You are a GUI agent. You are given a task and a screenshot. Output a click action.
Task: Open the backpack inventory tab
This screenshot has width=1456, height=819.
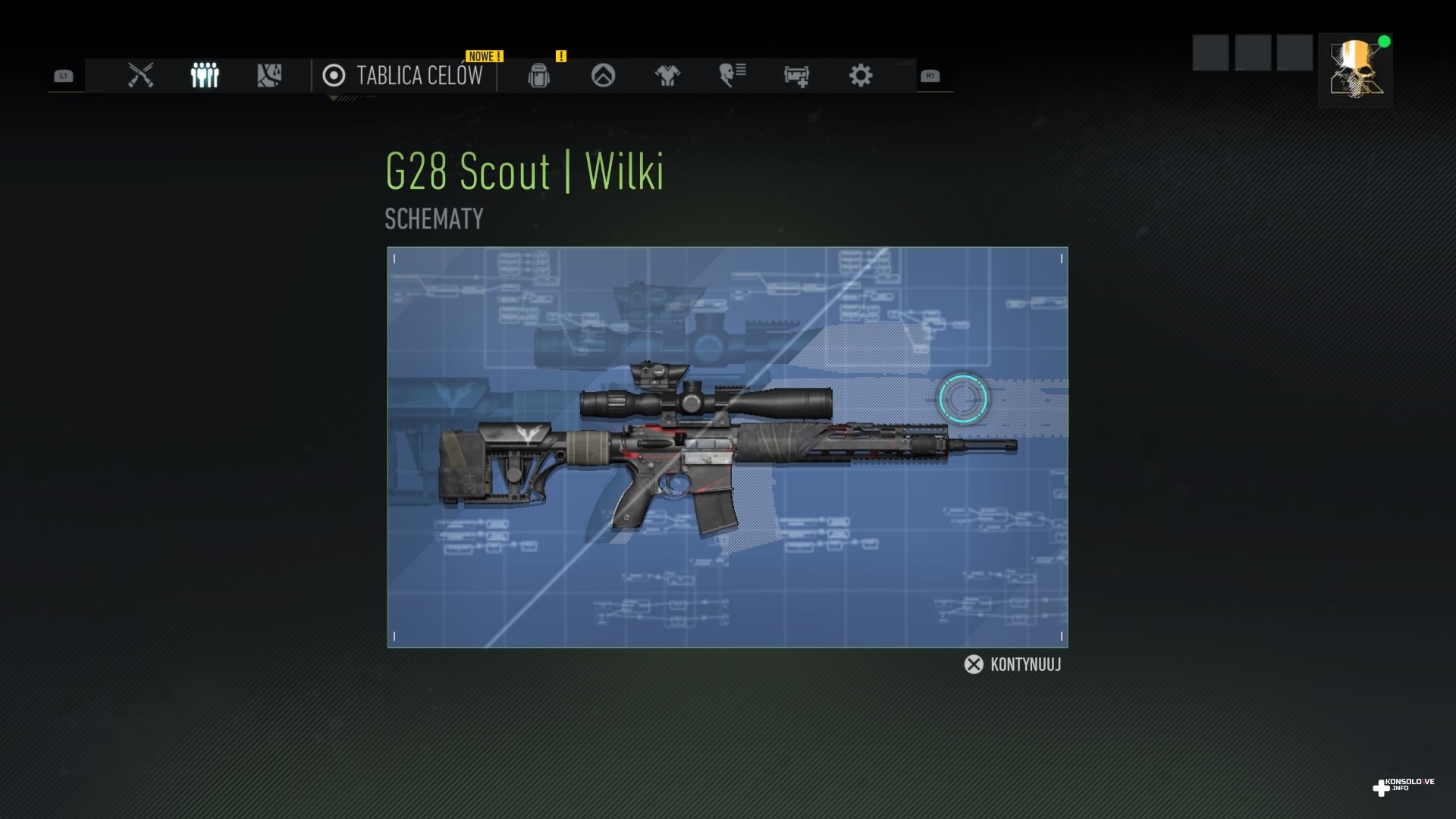(x=538, y=76)
